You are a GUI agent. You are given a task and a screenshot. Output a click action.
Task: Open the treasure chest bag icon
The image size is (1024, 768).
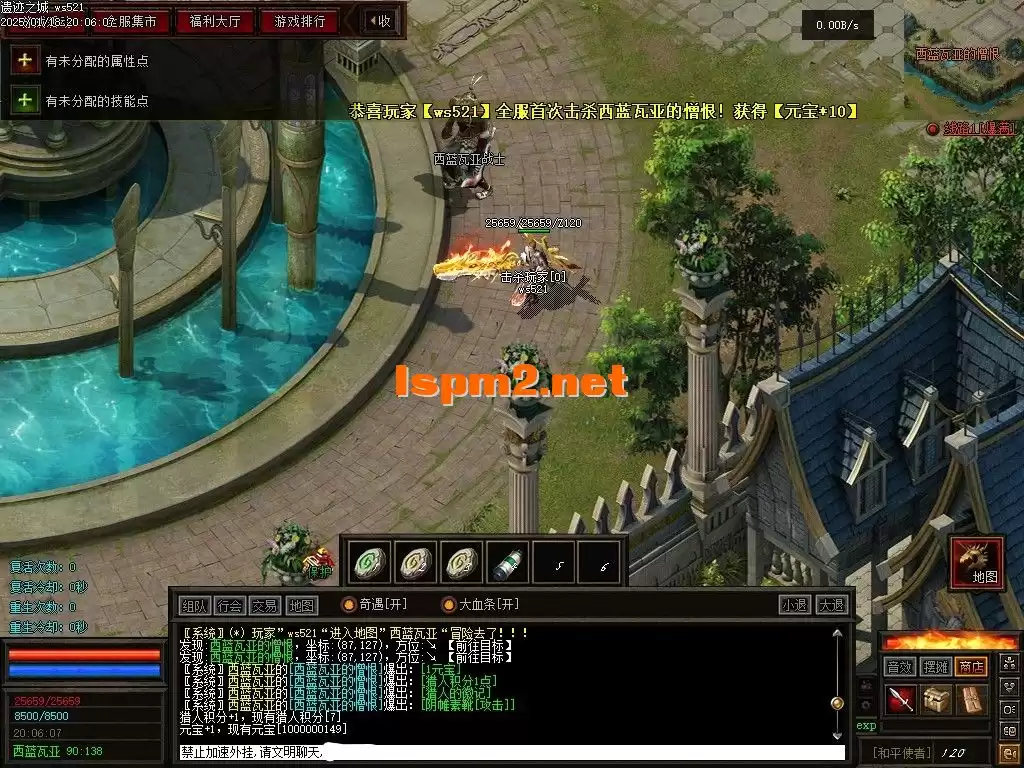pyautogui.click(x=936, y=699)
